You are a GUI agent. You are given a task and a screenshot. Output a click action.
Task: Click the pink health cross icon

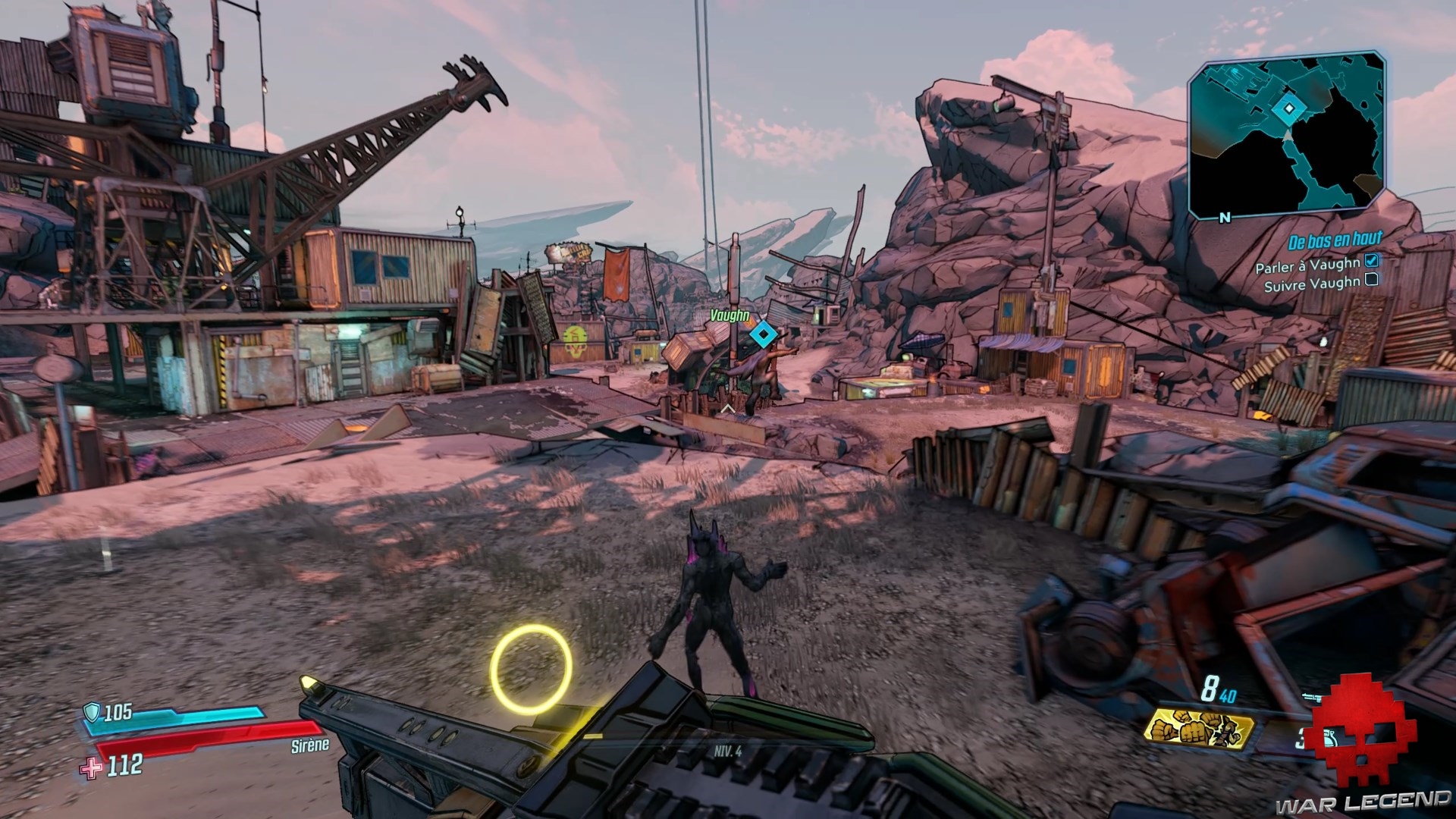(x=93, y=767)
